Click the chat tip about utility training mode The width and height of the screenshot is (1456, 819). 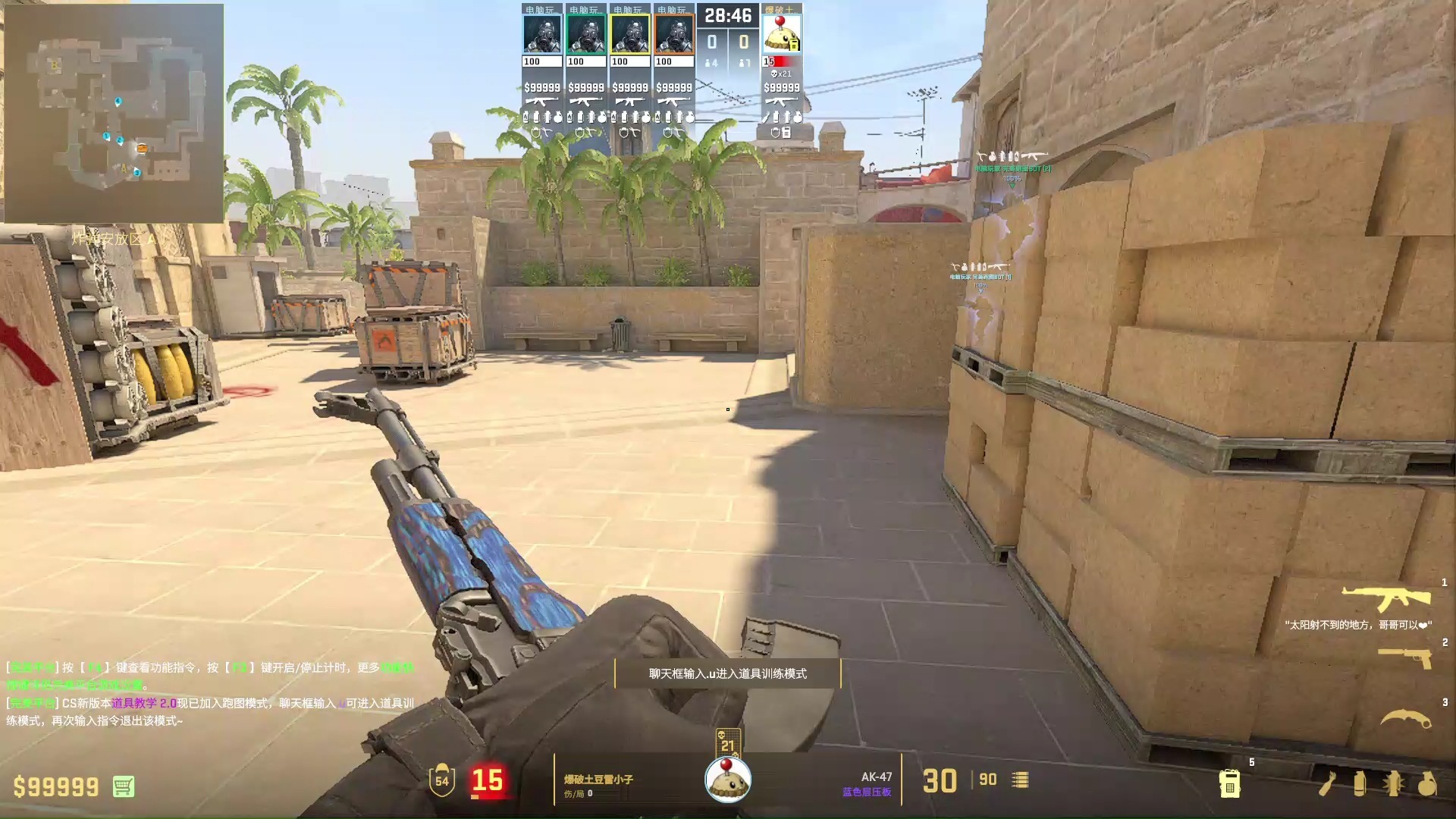point(727,673)
